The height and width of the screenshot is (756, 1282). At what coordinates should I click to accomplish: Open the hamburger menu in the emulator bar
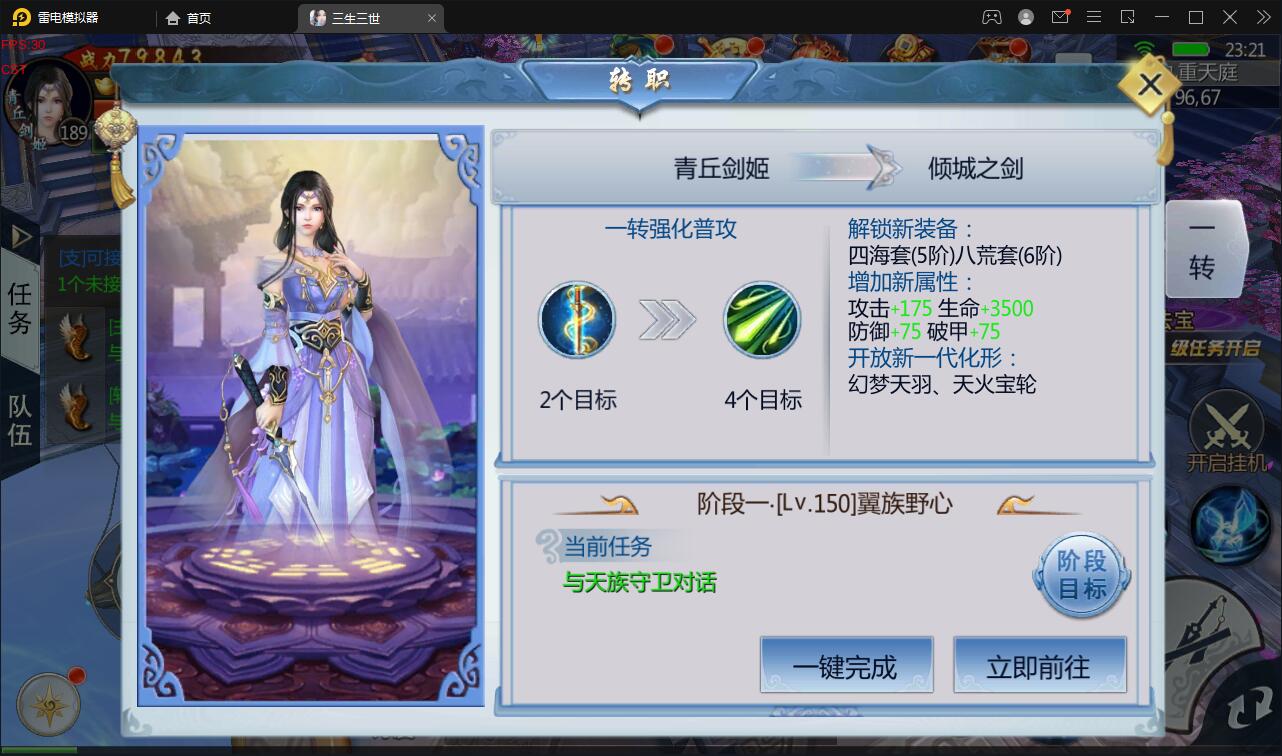click(1094, 16)
